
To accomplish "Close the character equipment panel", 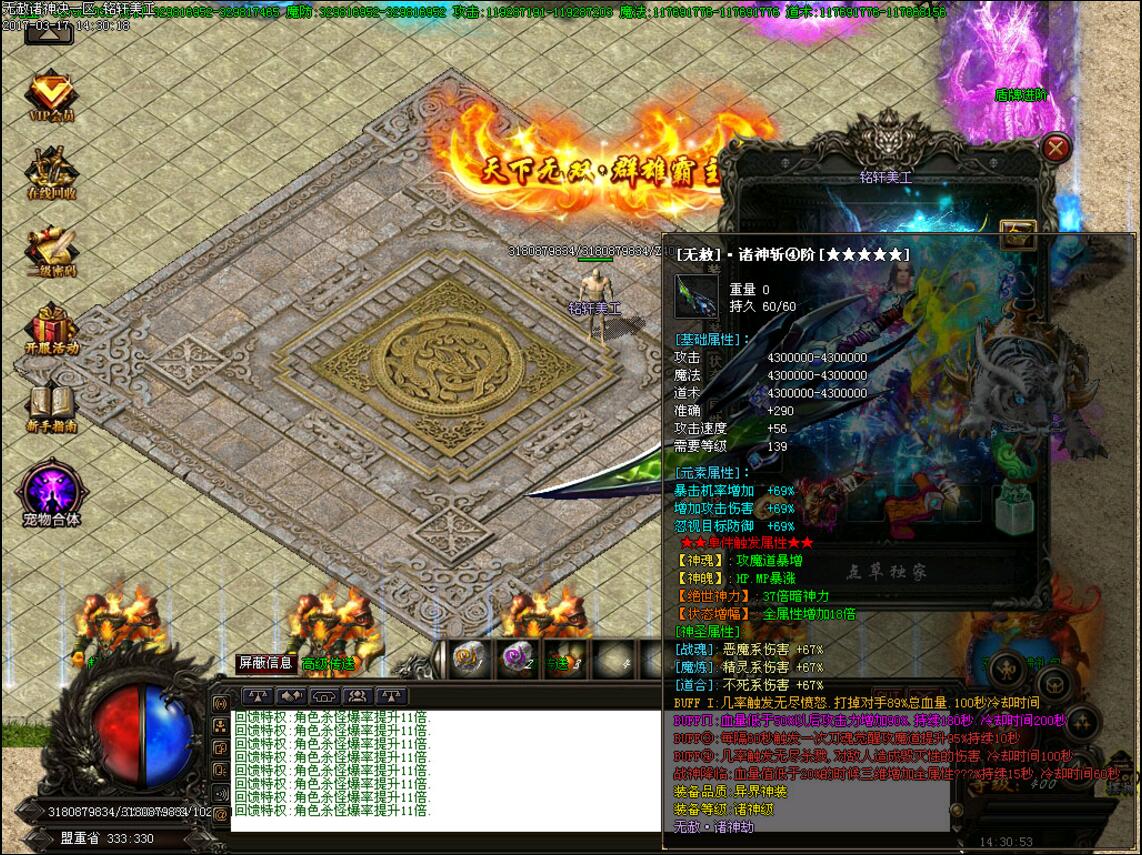I will pos(1056,149).
